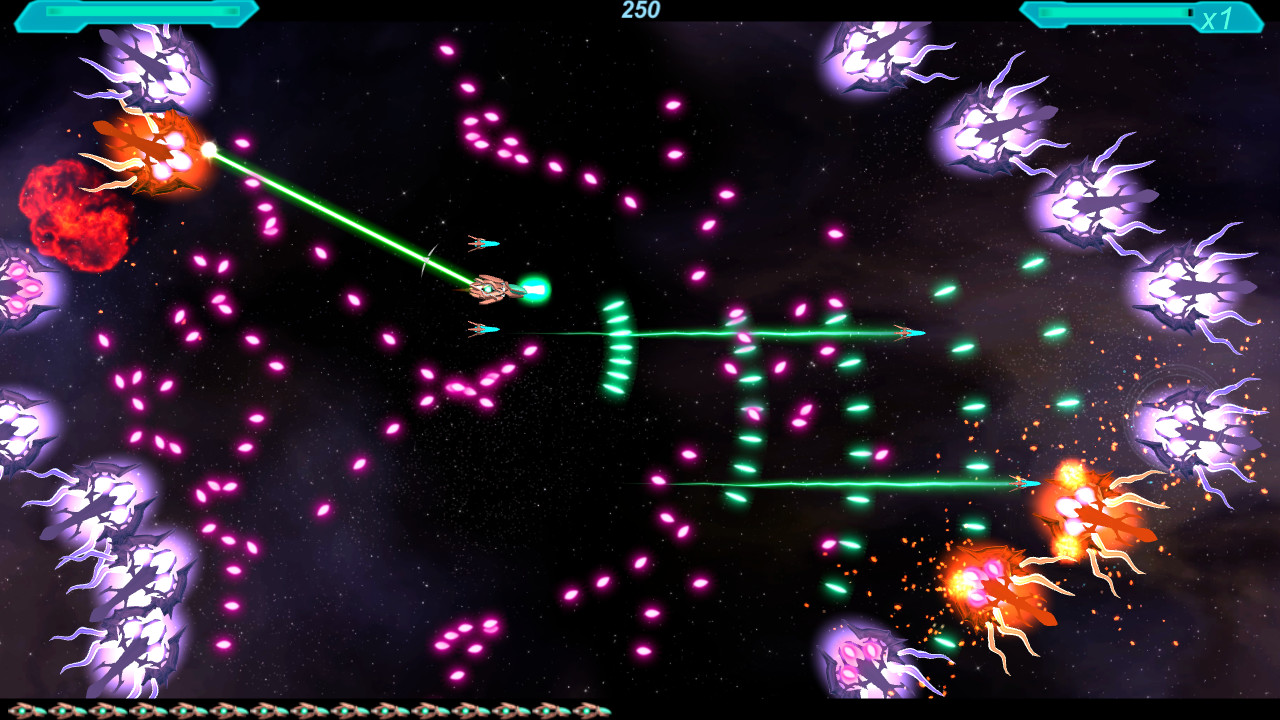Click the green energy orb ahead of the player ship
Viewport: 1280px width, 720px height.
534,287
